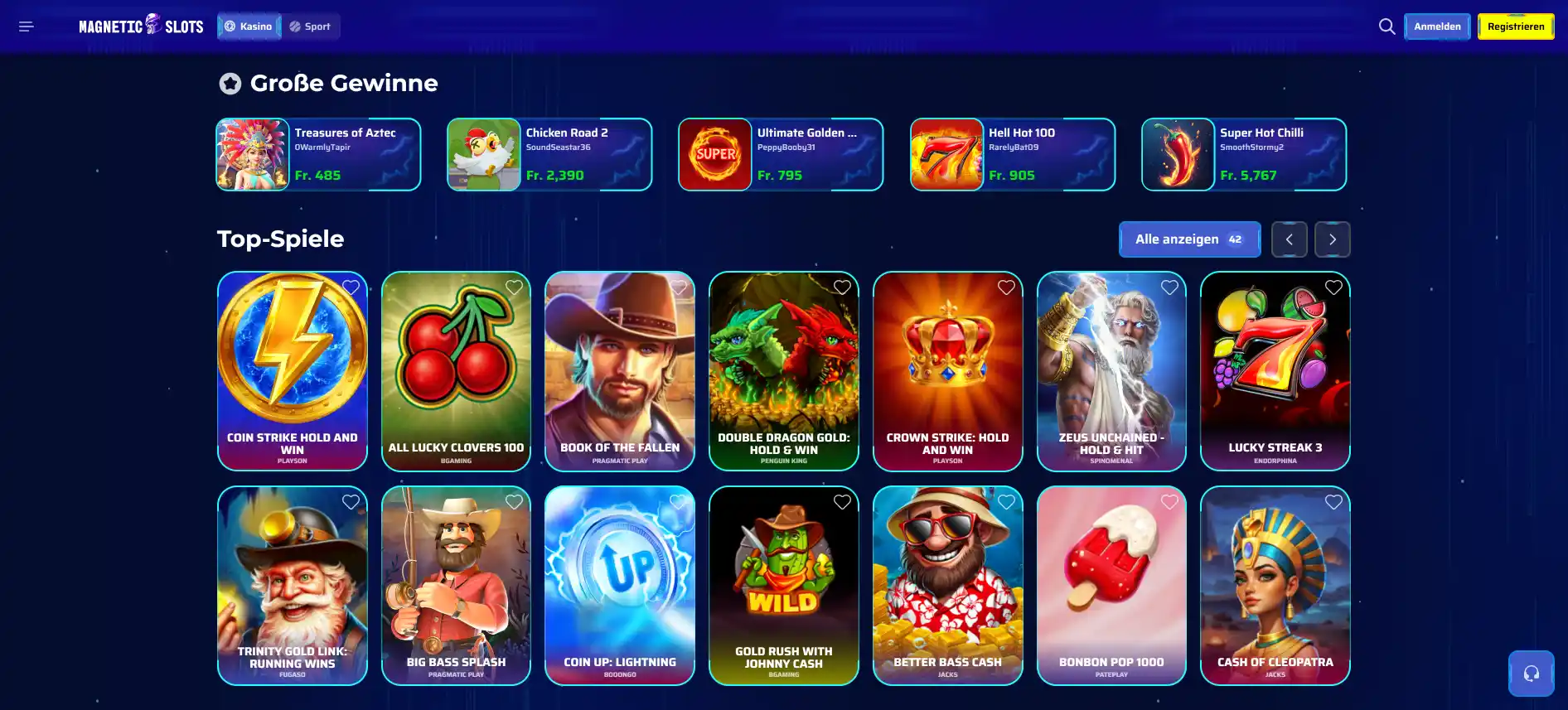Click the Magnetic Slots logo
Screen dimensions: 1568x710
[139, 26]
